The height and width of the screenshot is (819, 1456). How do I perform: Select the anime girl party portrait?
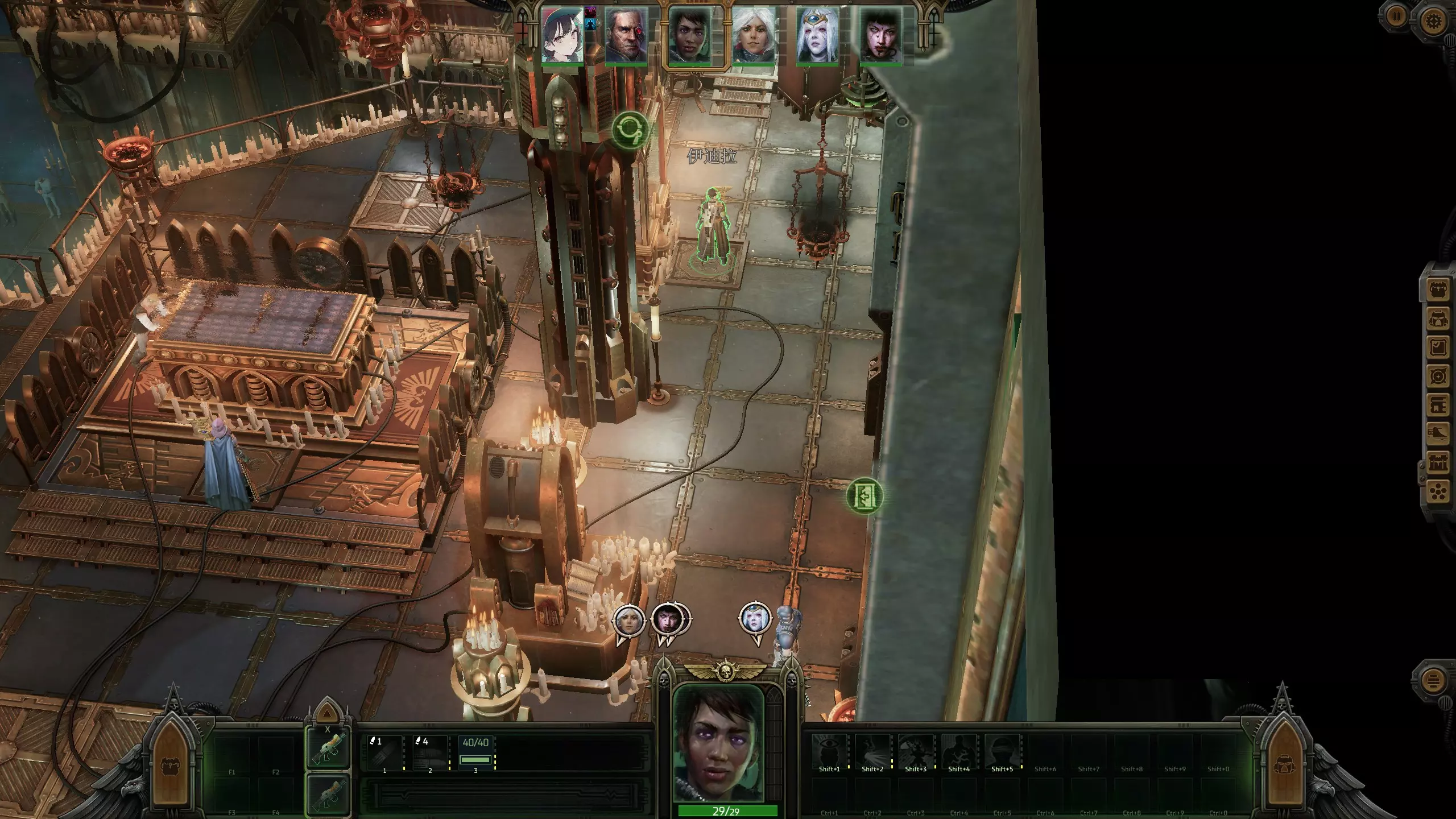pos(562,35)
